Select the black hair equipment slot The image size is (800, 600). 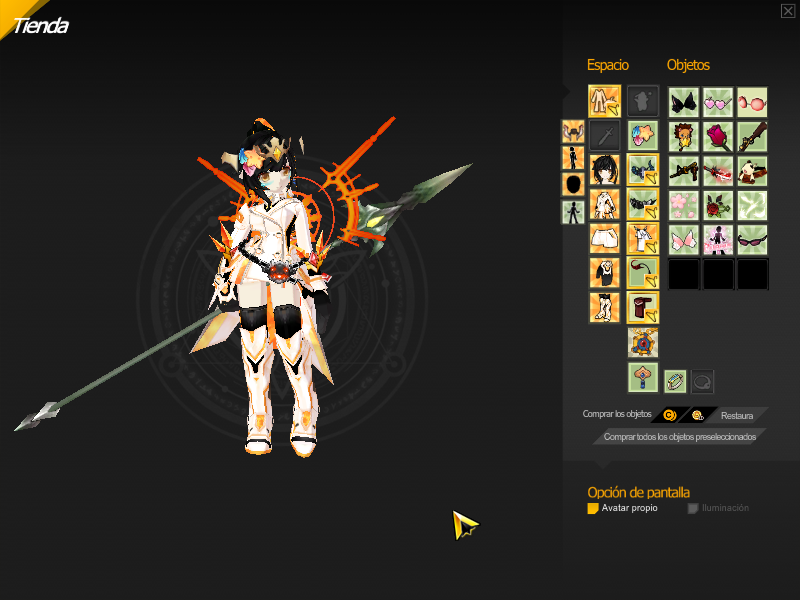pos(604,170)
